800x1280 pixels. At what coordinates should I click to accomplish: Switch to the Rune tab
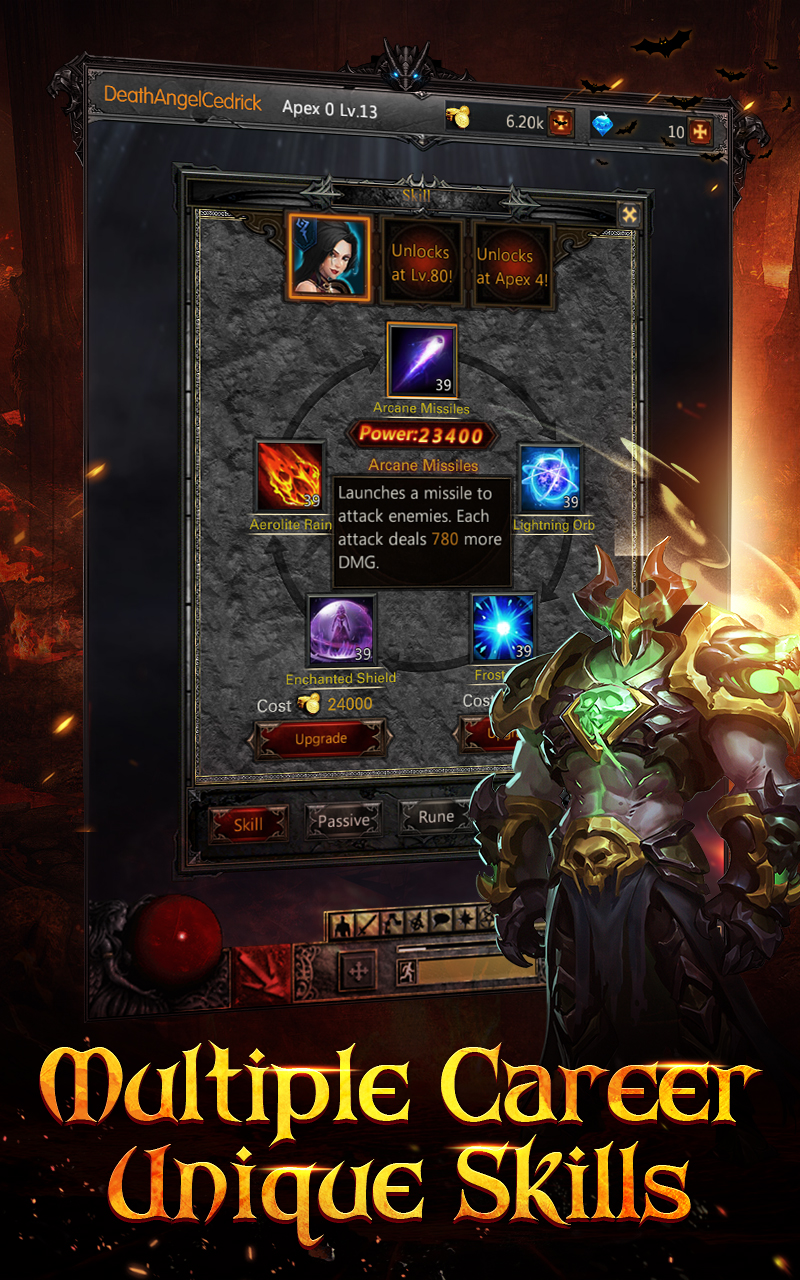[436, 817]
